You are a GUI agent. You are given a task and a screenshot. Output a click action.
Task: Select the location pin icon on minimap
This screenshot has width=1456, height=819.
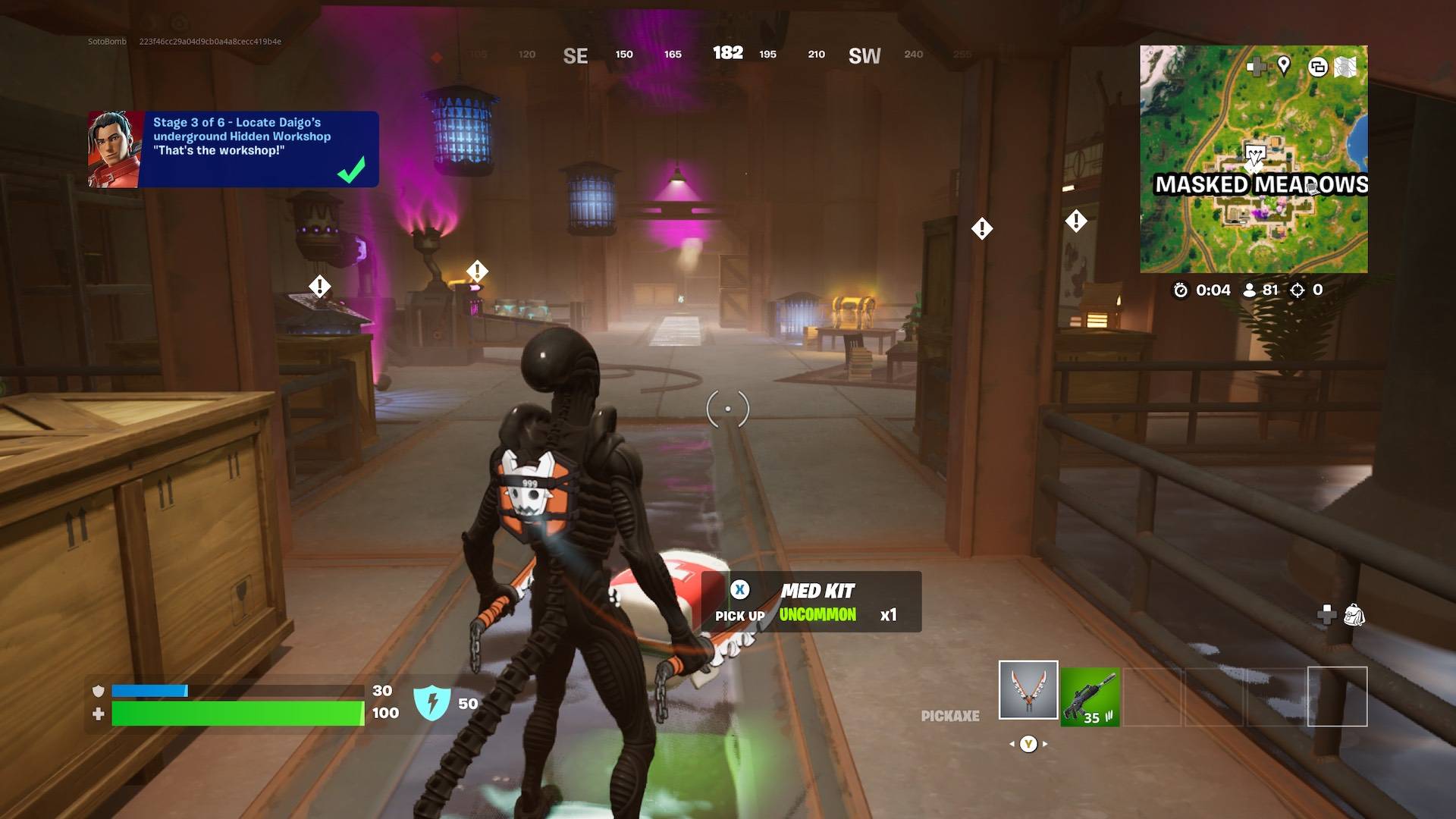point(1283,66)
